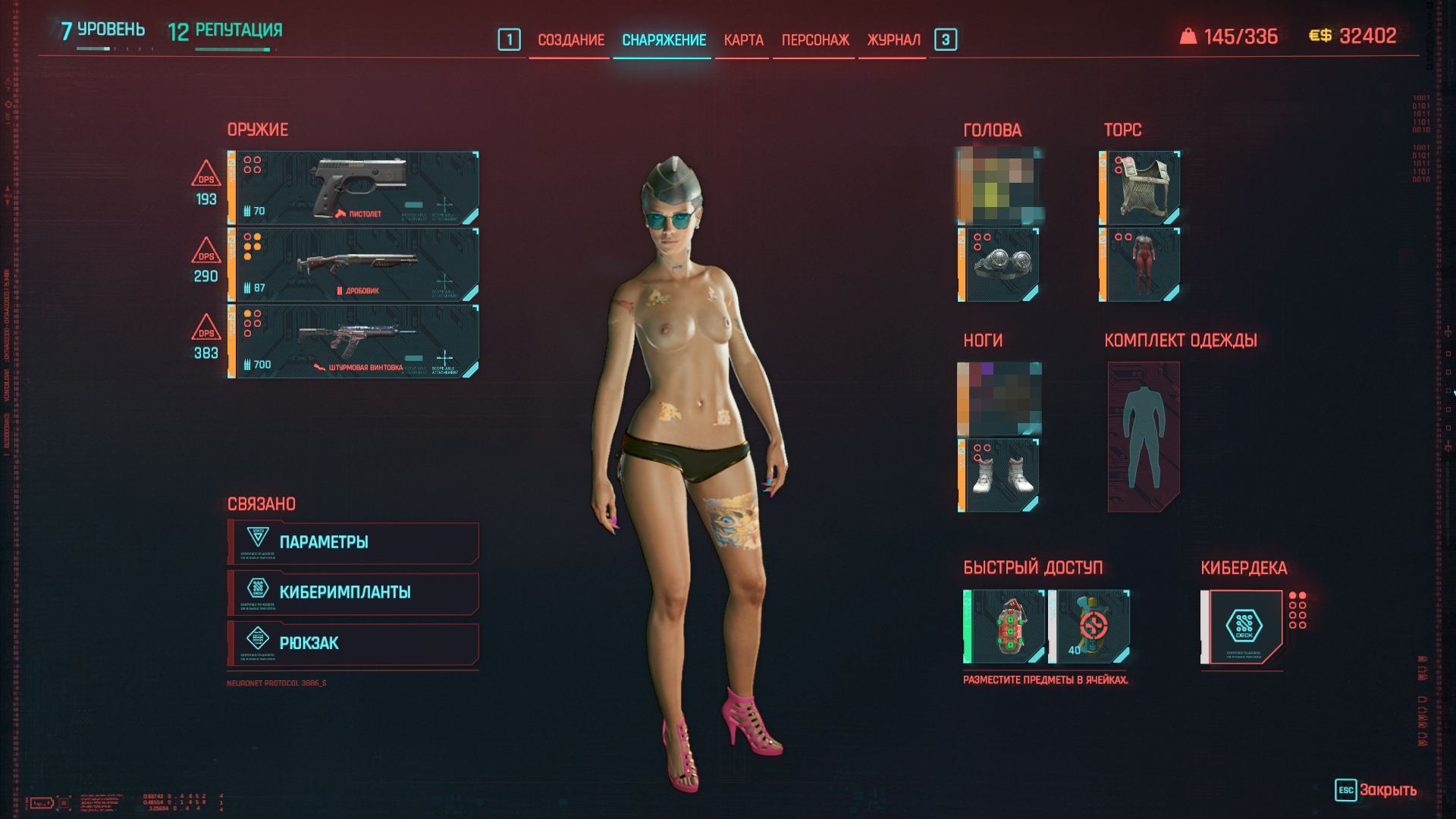Select the Снаряжение tab
The width and height of the screenshot is (1456, 819).
pos(664,40)
